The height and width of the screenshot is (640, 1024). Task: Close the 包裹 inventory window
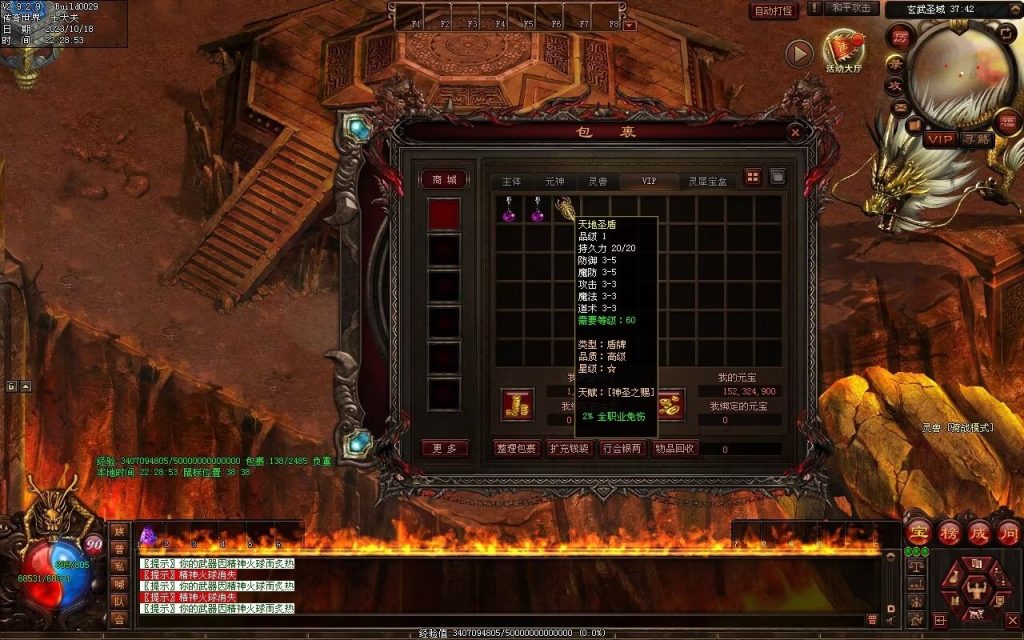click(x=795, y=131)
